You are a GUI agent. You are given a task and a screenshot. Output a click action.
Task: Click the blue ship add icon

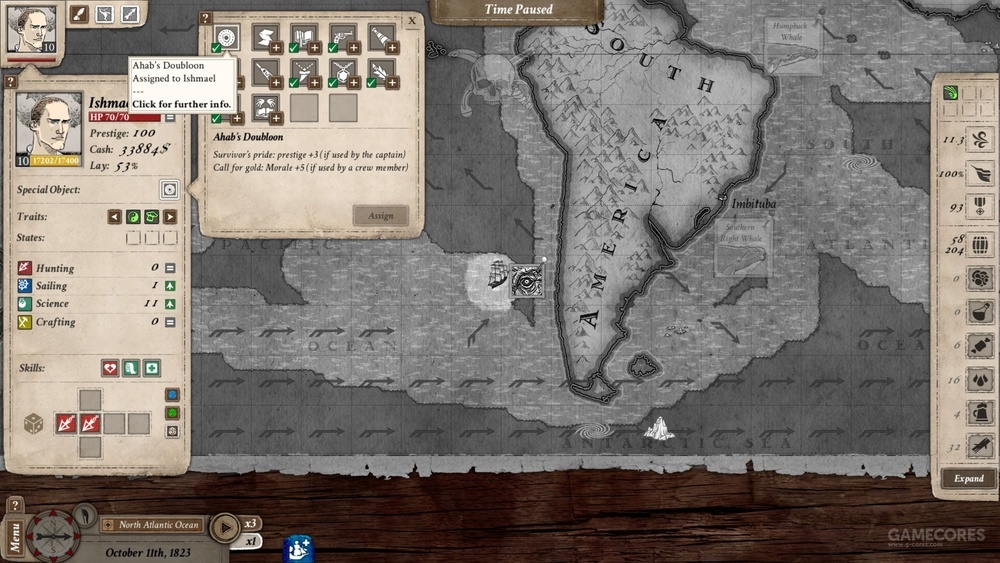coord(298,548)
